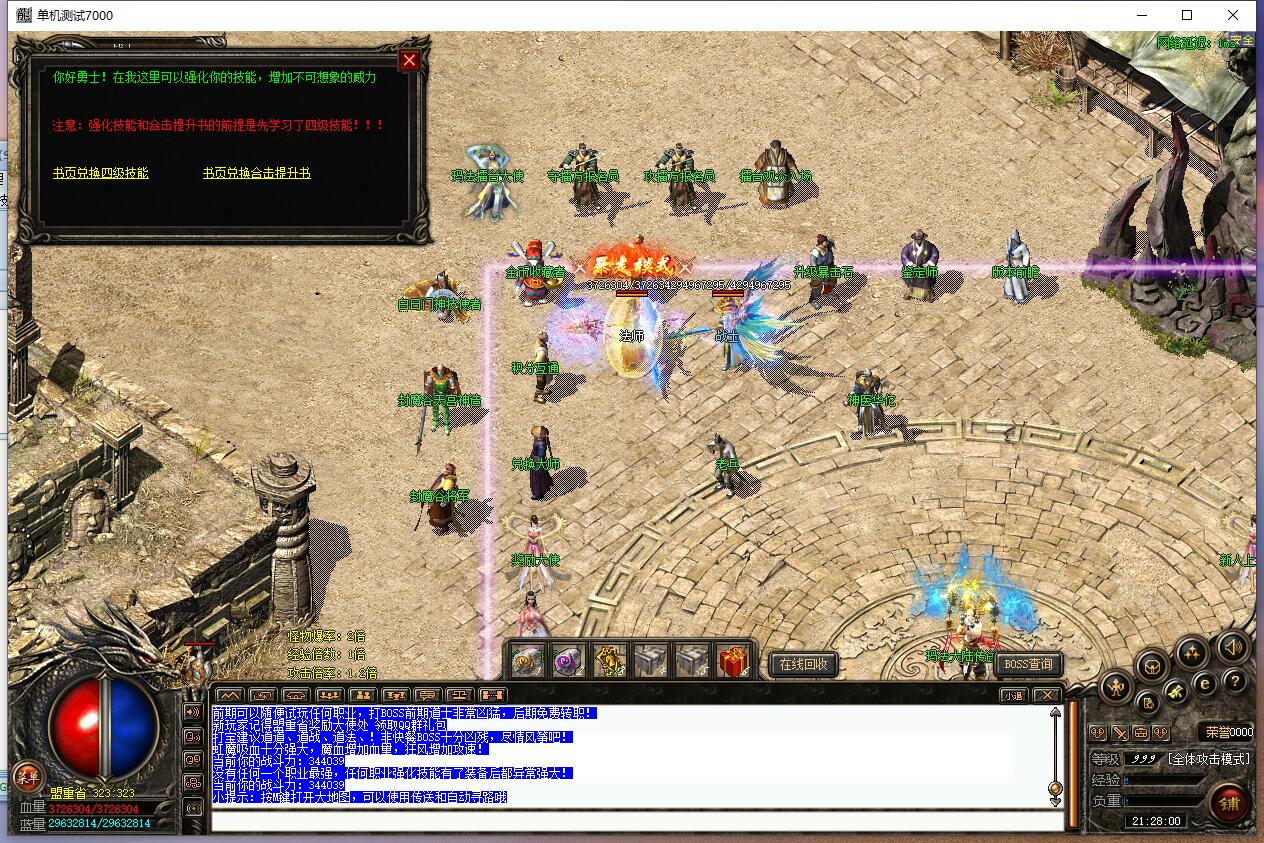The width and height of the screenshot is (1264, 843).
Task: Select the sword icon below the orbs
Action: click(x=1120, y=733)
